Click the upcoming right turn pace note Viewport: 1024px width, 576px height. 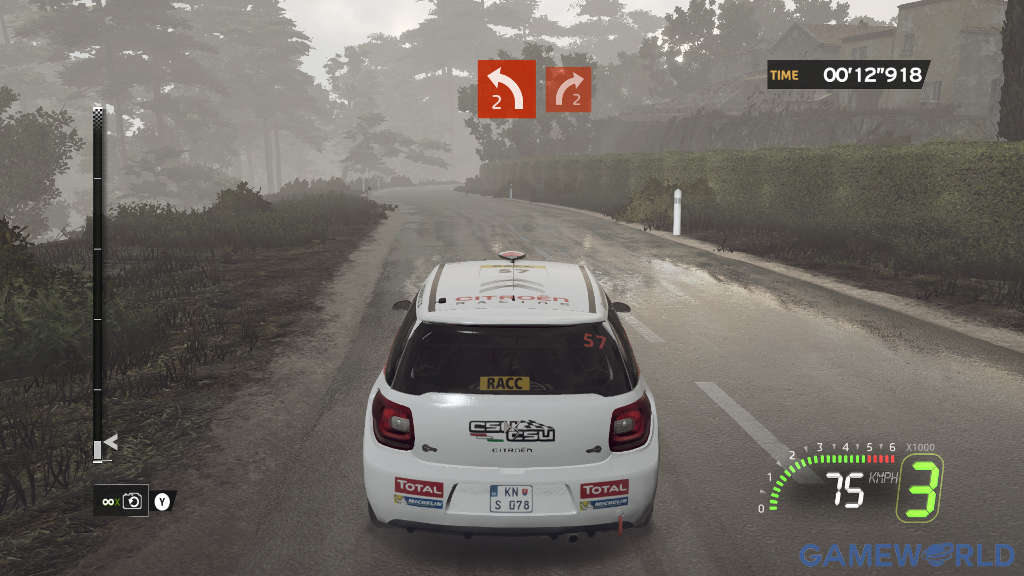tap(567, 90)
